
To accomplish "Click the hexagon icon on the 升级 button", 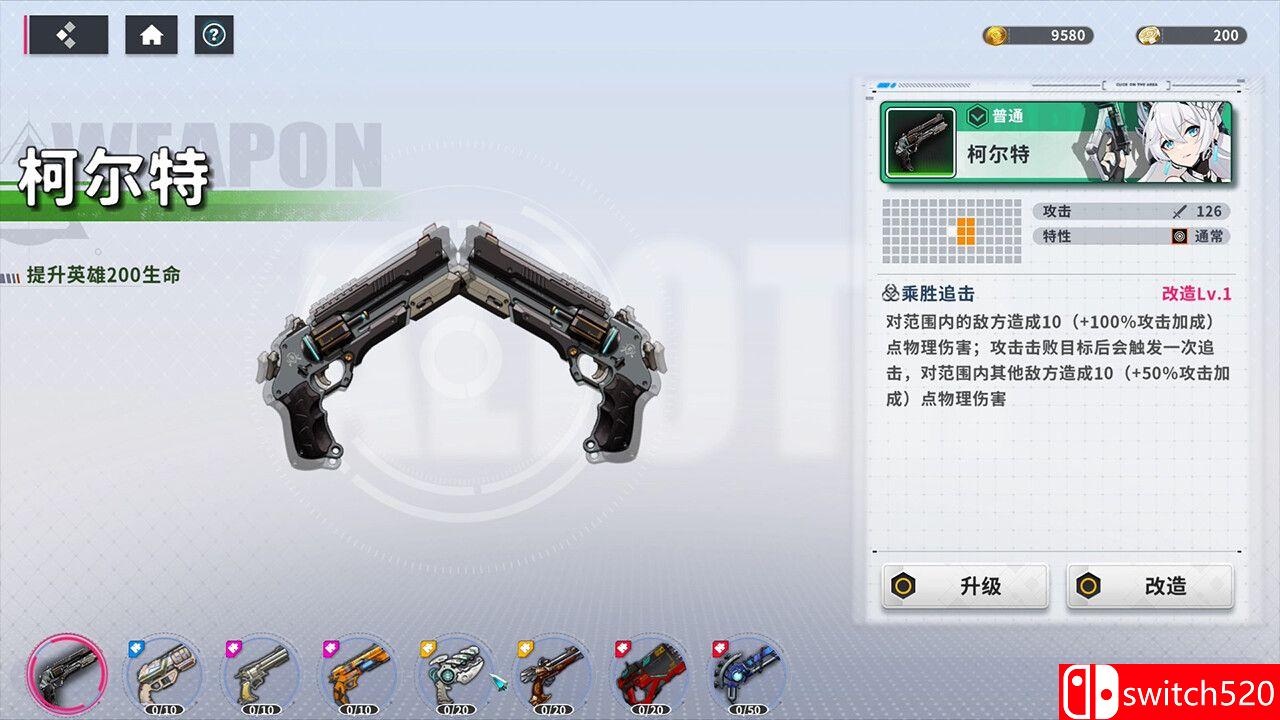I will [x=904, y=587].
